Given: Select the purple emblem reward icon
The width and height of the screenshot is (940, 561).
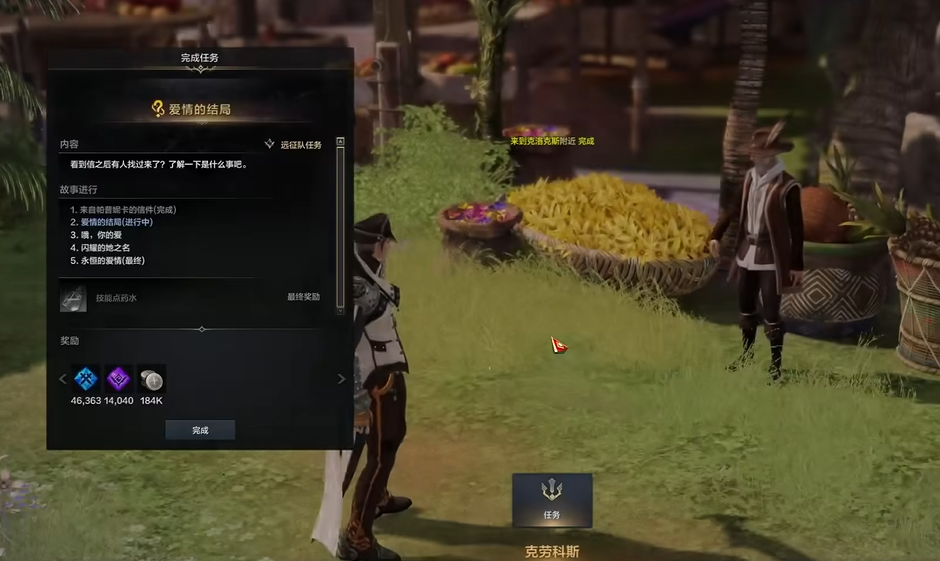Looking at the screenshot, I should click(119, 379).
